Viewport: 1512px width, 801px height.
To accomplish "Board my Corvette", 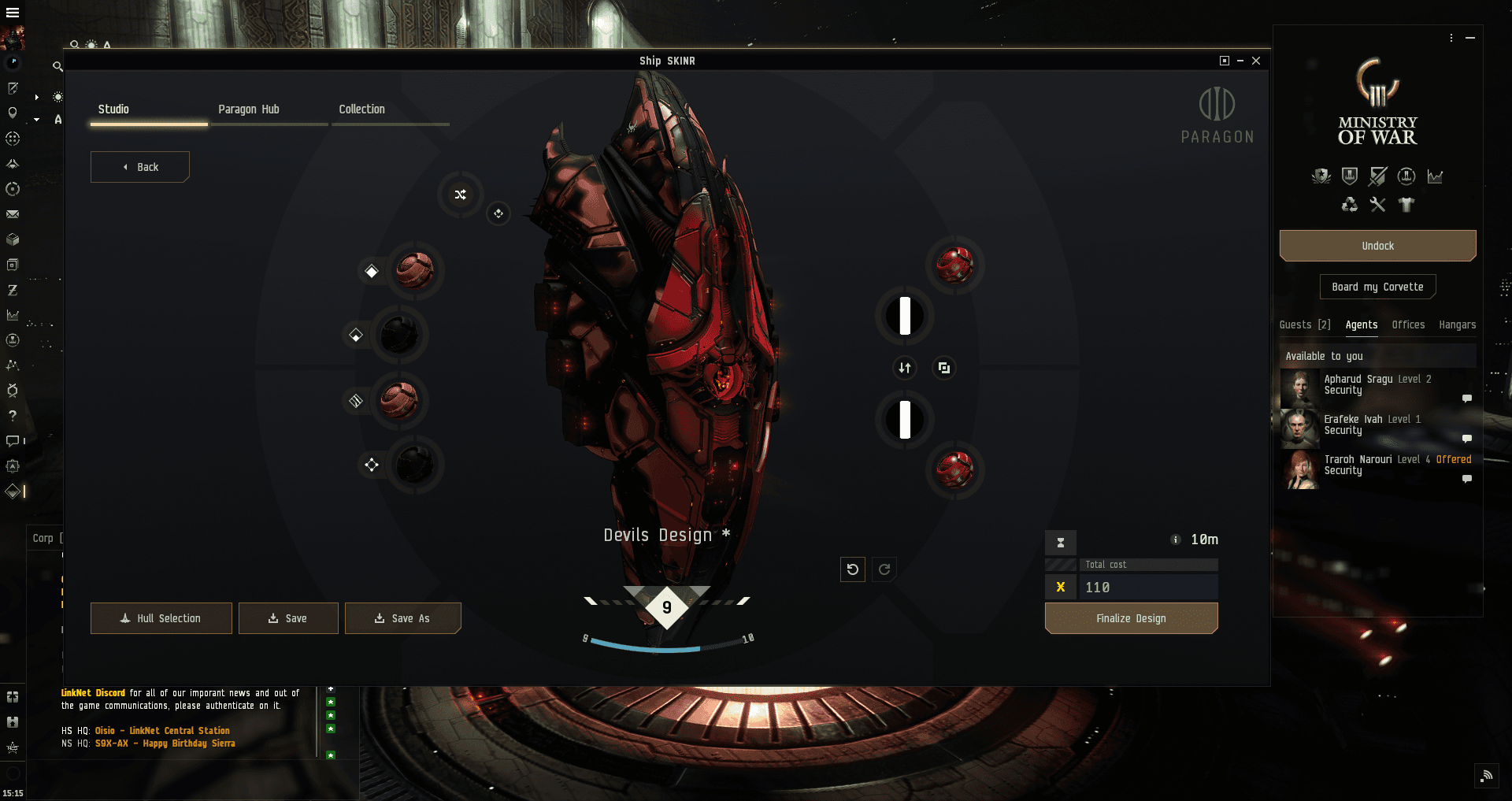I will coord(1377,287).
